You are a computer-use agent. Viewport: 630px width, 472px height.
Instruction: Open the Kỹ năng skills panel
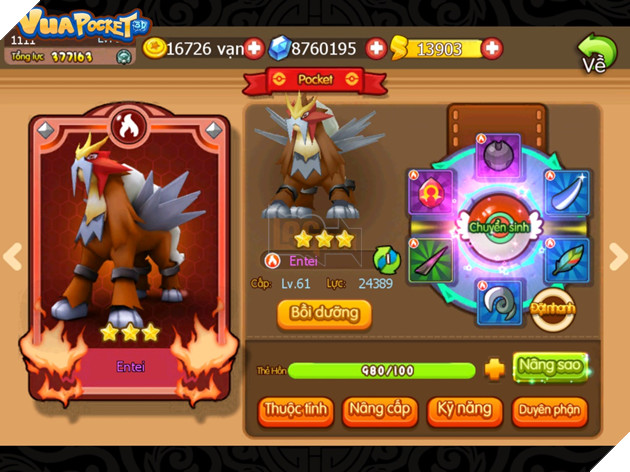click(x=463, y=410)
